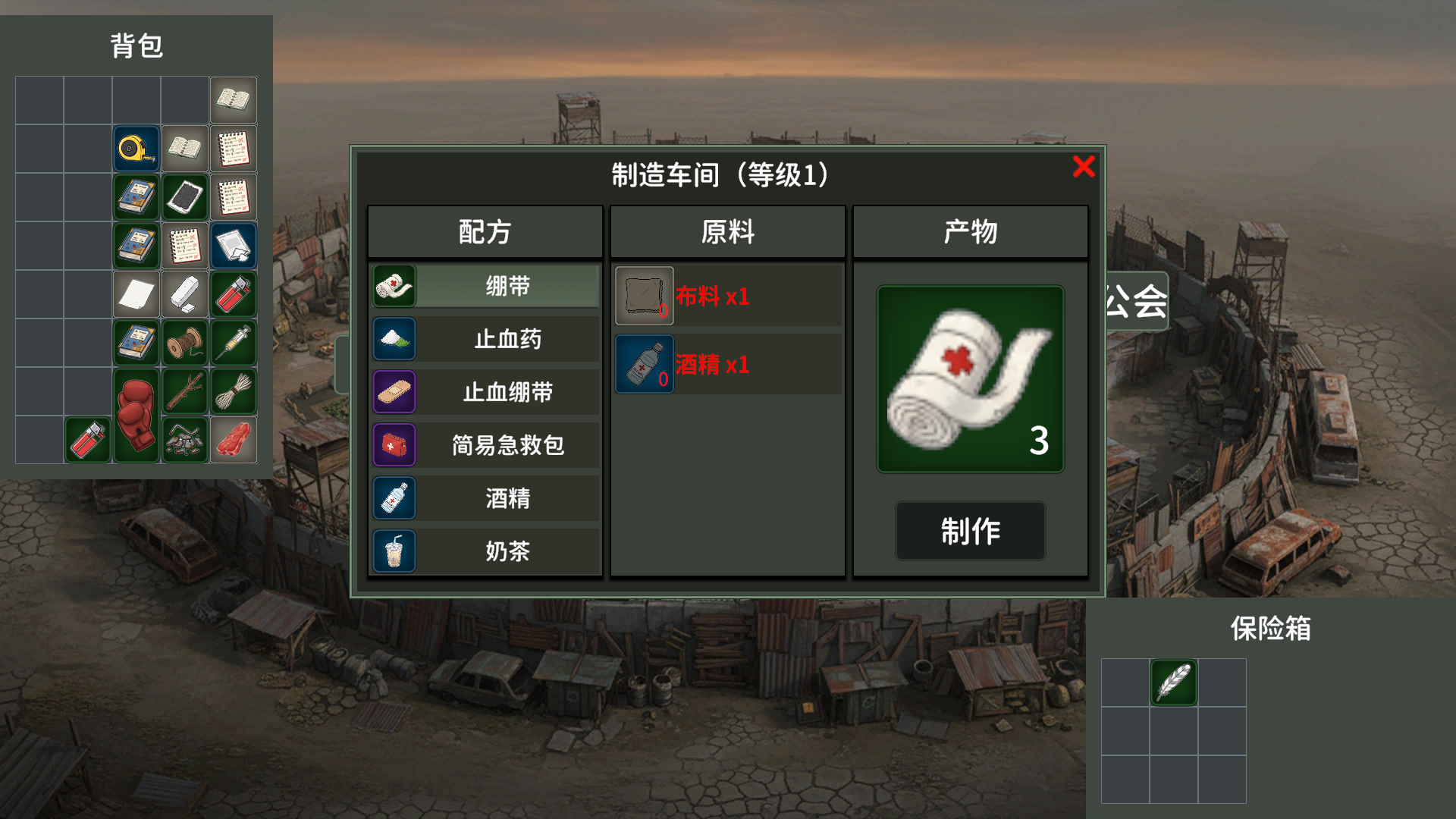
Task: Select the rope bundle in the backpack
Action: pos(233,391)
